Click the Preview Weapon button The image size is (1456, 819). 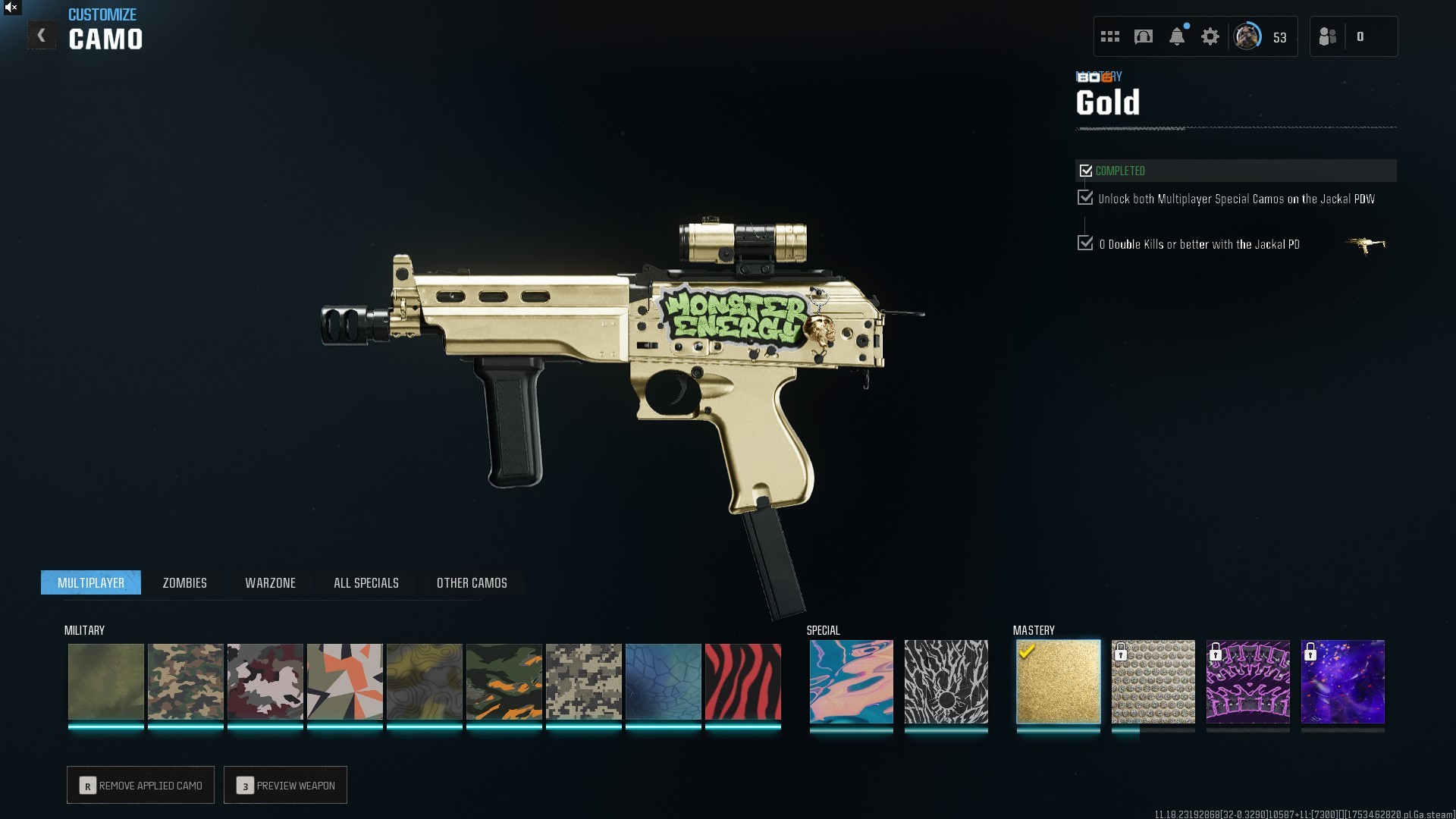(x=285, y=786)
